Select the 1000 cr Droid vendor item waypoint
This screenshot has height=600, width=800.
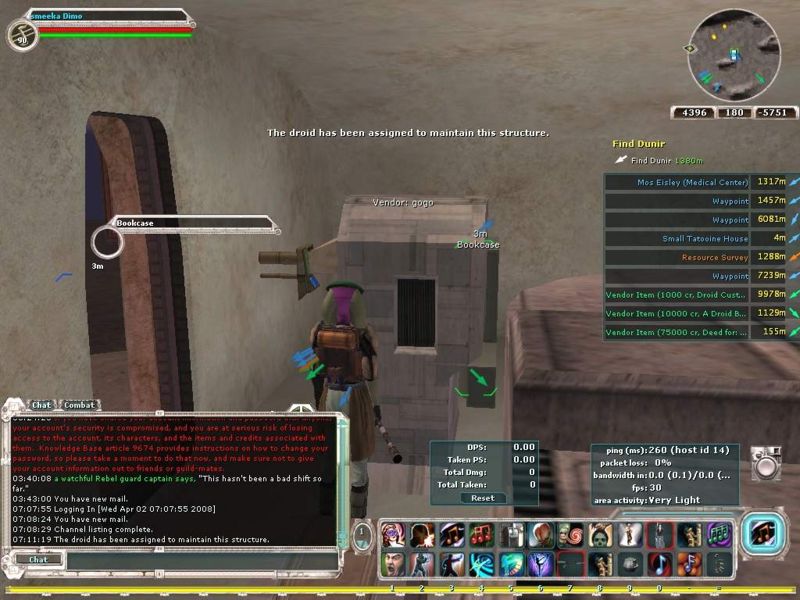(x=676, y=295)
